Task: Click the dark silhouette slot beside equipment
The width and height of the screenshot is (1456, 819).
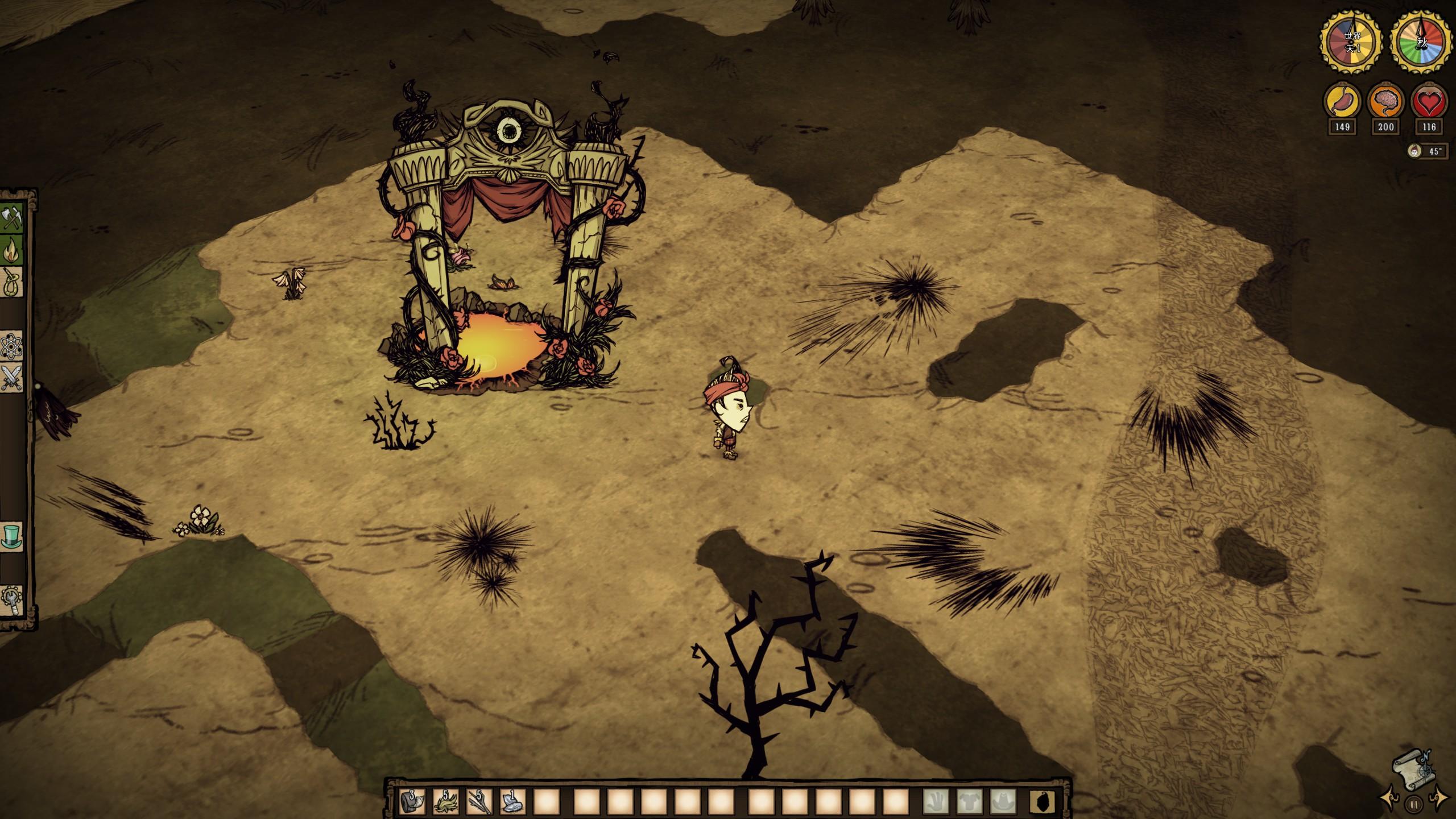Action: [1043, 802]
